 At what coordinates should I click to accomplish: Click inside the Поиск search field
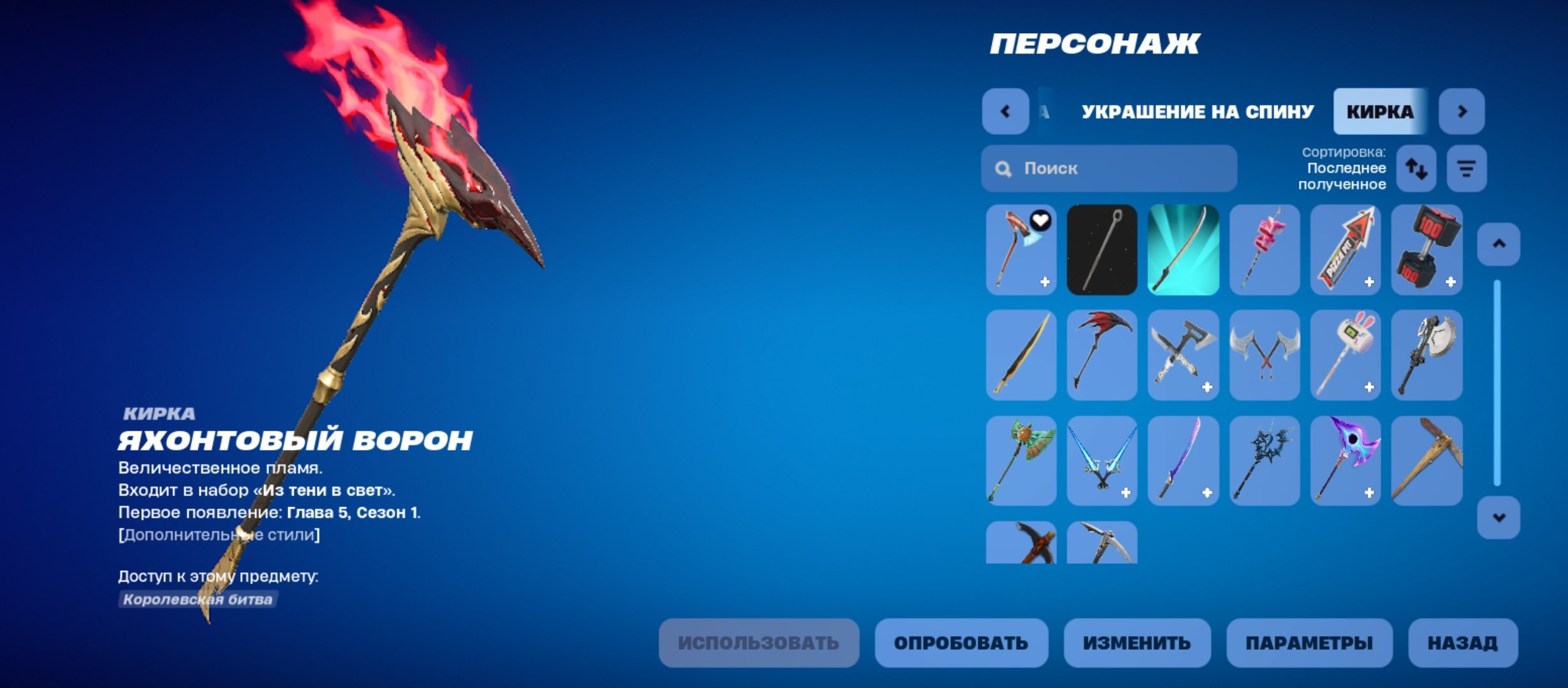pyautogui.click(x=1109, y=168)
